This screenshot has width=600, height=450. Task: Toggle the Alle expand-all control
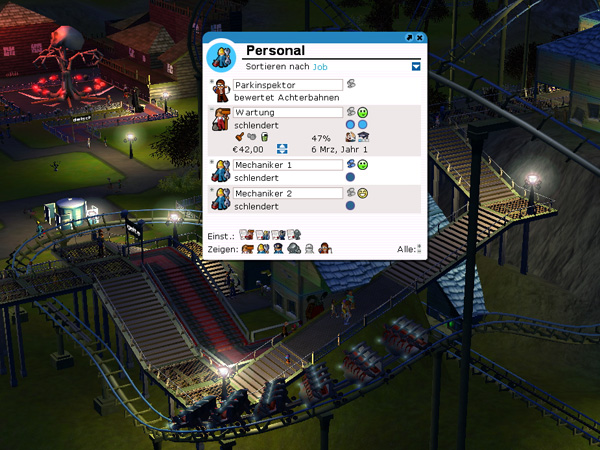pyautogui.click(x=420, y=248)
